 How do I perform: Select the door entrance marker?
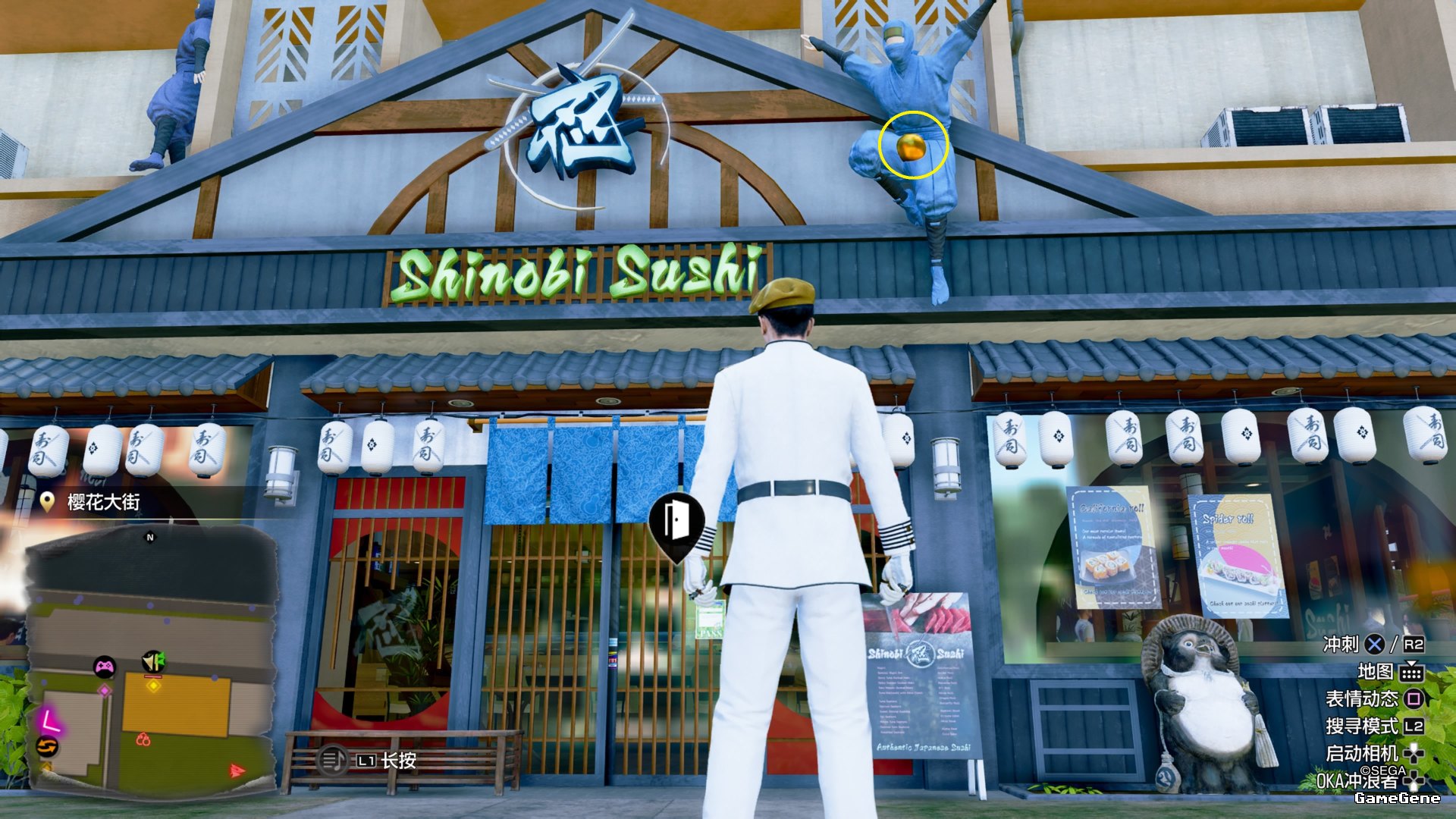[x=675, y=521]
